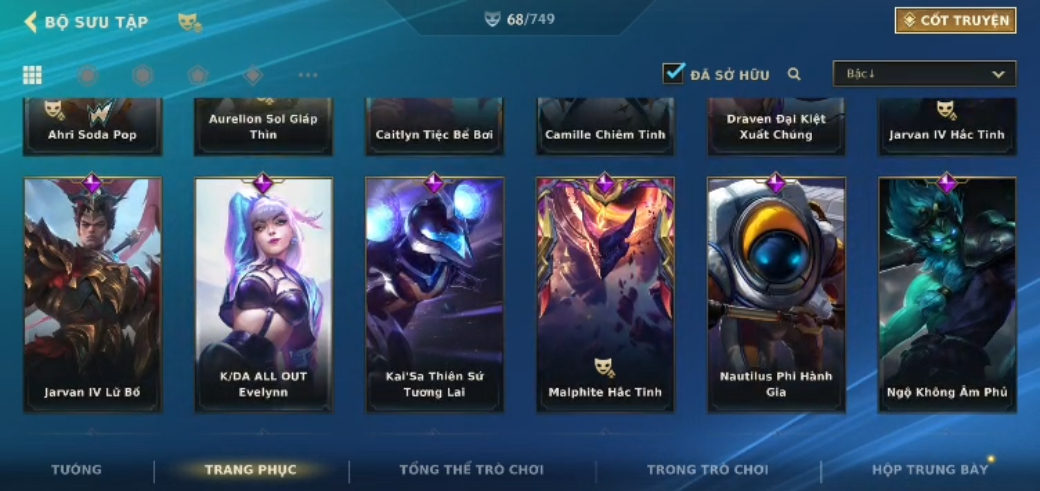Choose the K/DA ALL OUT Evelynn skin
The image size is (1040, 491).
(263, 294)
